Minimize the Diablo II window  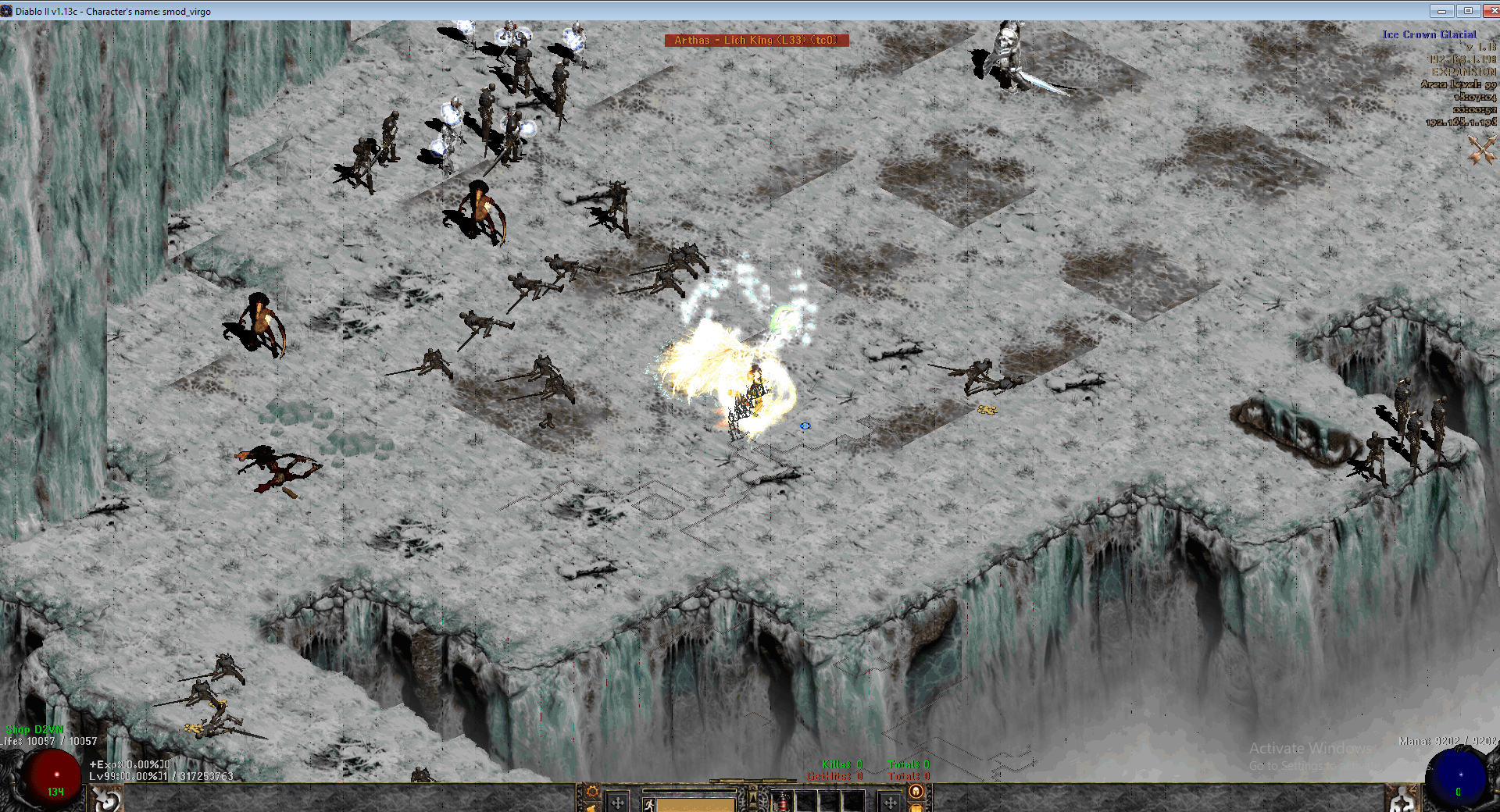1441,11
